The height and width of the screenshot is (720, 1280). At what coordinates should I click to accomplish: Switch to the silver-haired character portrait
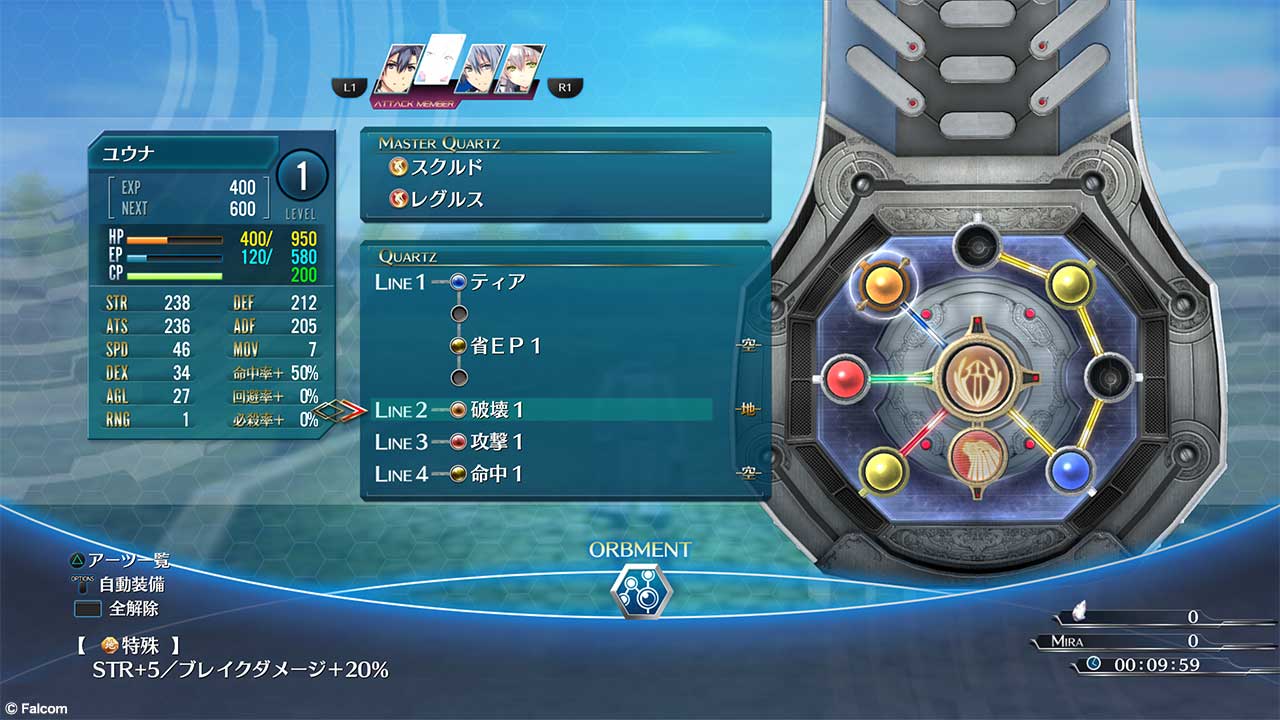[x=481, y=72]
